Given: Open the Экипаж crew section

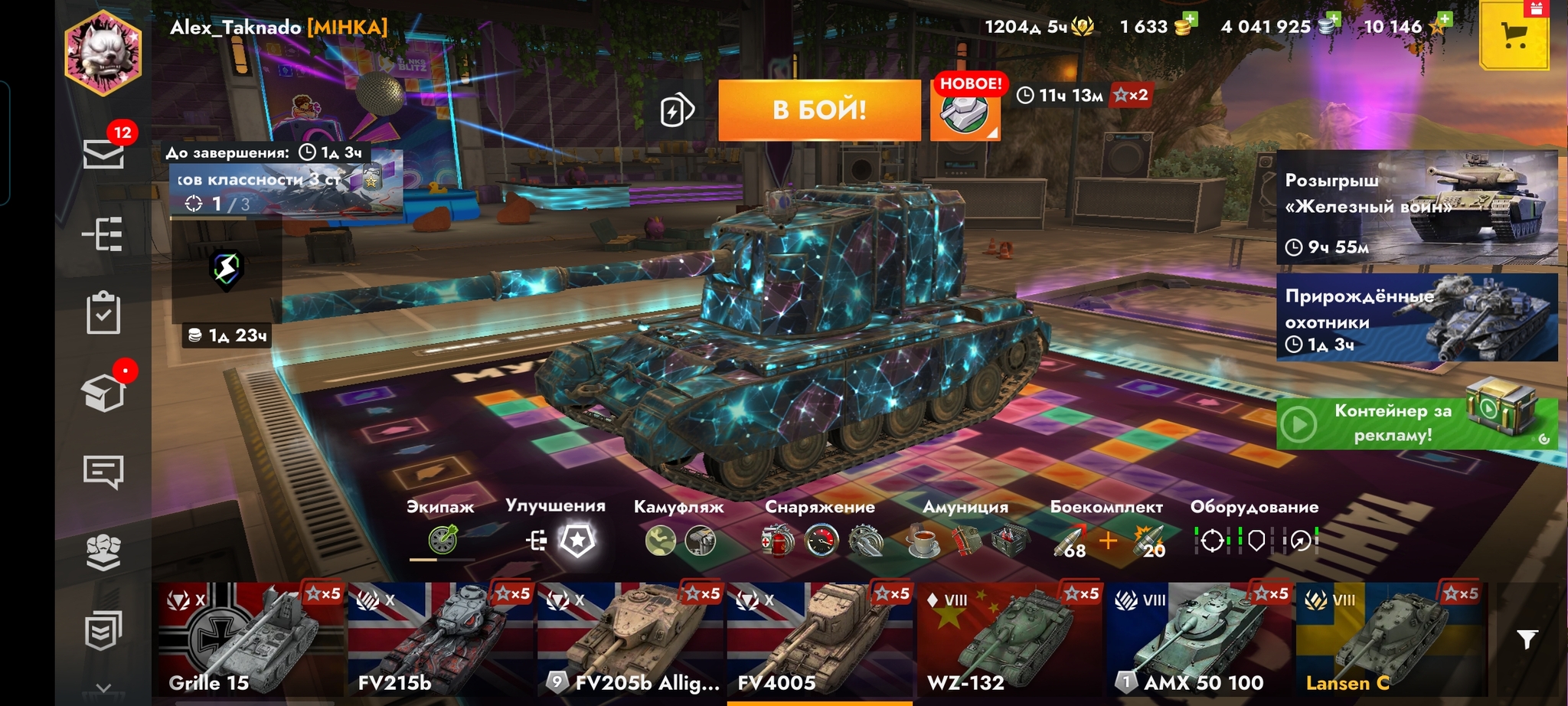Looking at the screenshot, I should click(x=442, y=540).
